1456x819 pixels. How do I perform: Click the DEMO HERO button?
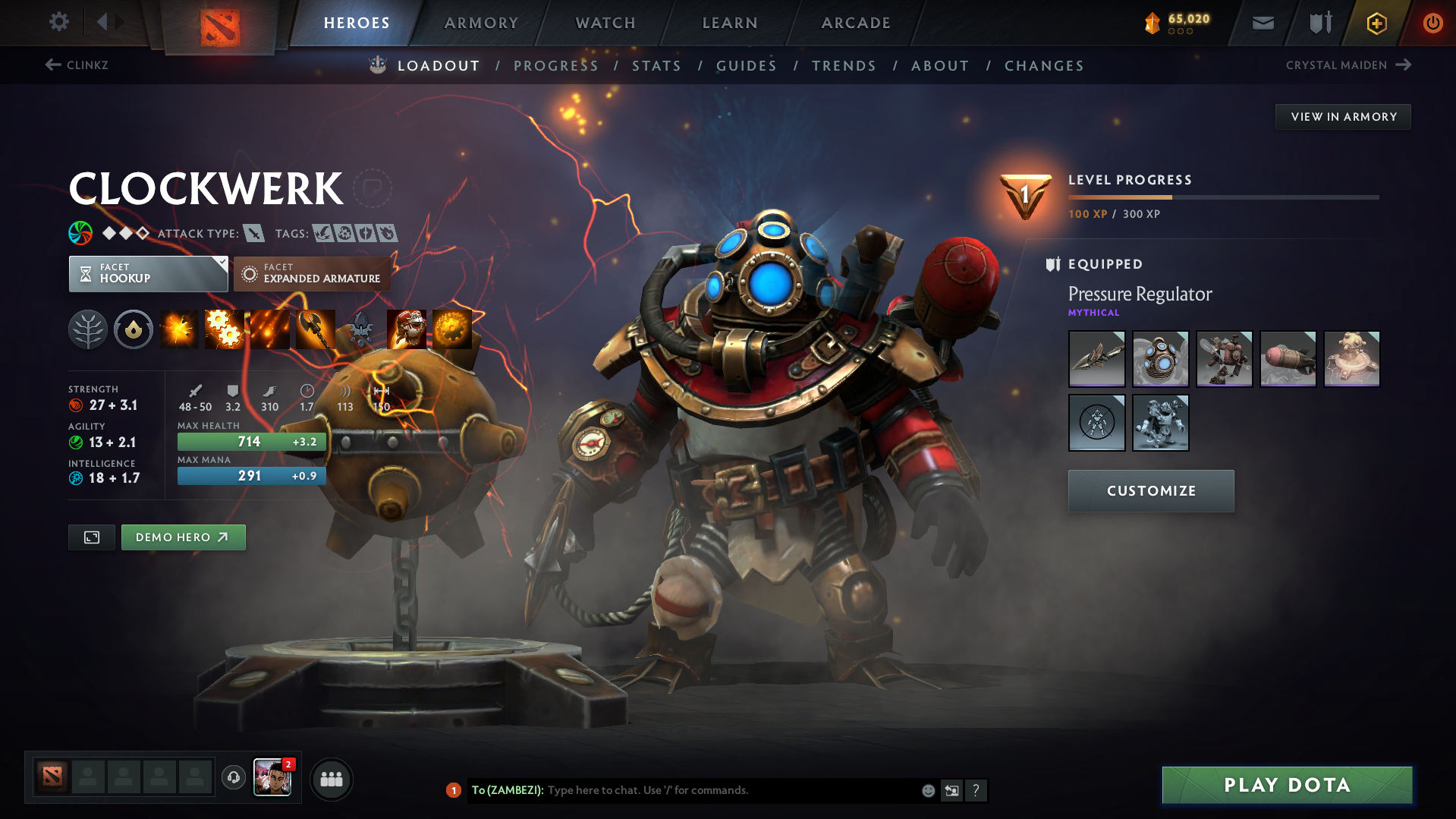pos(183,537)
